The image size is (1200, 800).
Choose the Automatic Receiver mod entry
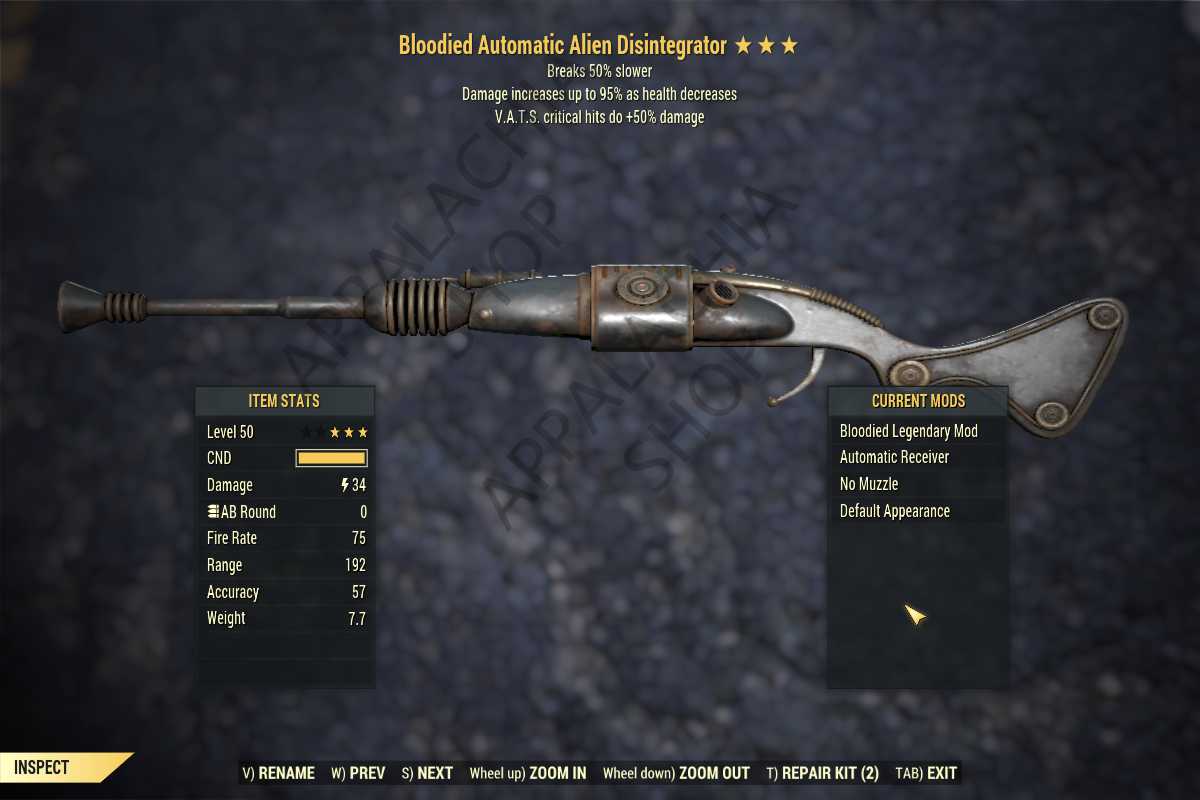click(894, 457)
